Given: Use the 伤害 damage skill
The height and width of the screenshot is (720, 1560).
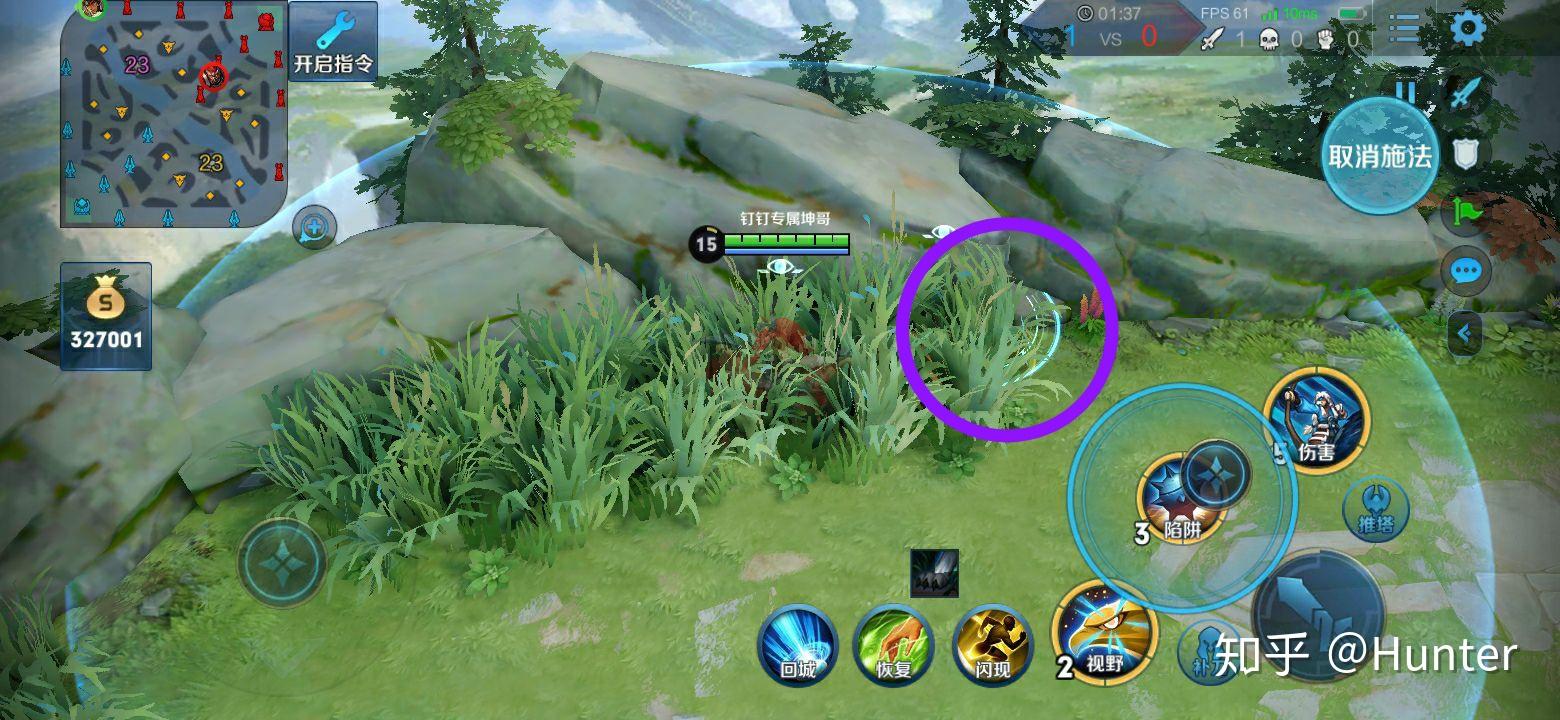Looking at the screenshot, I should (x=1316, y=418).
